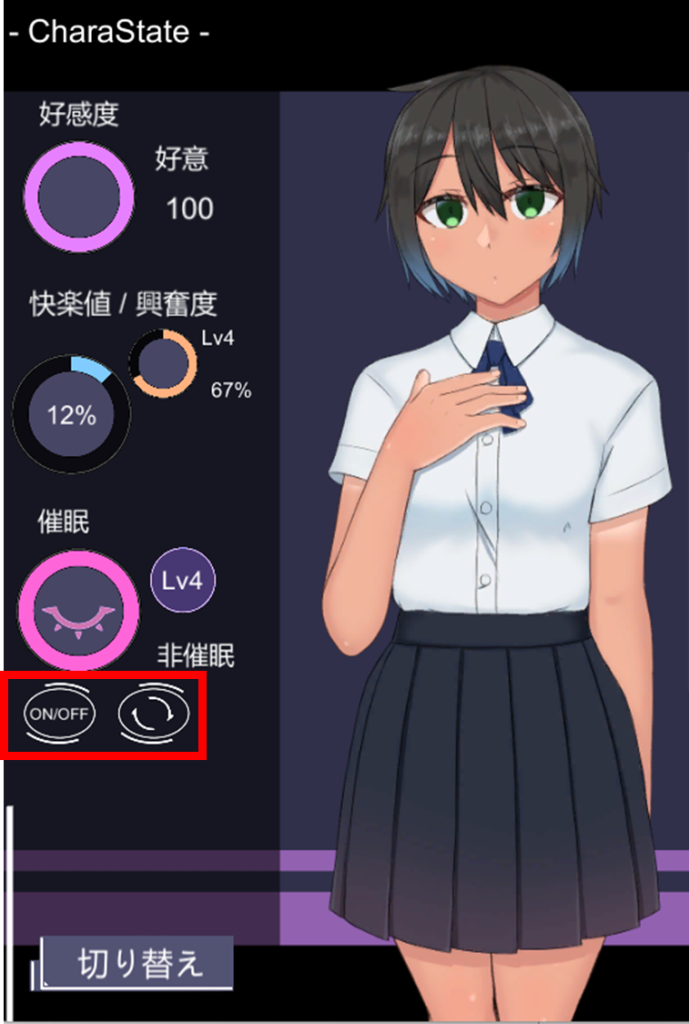
Task: Toggle the ON/OFF hypnosis button
Action: [58, 714]
